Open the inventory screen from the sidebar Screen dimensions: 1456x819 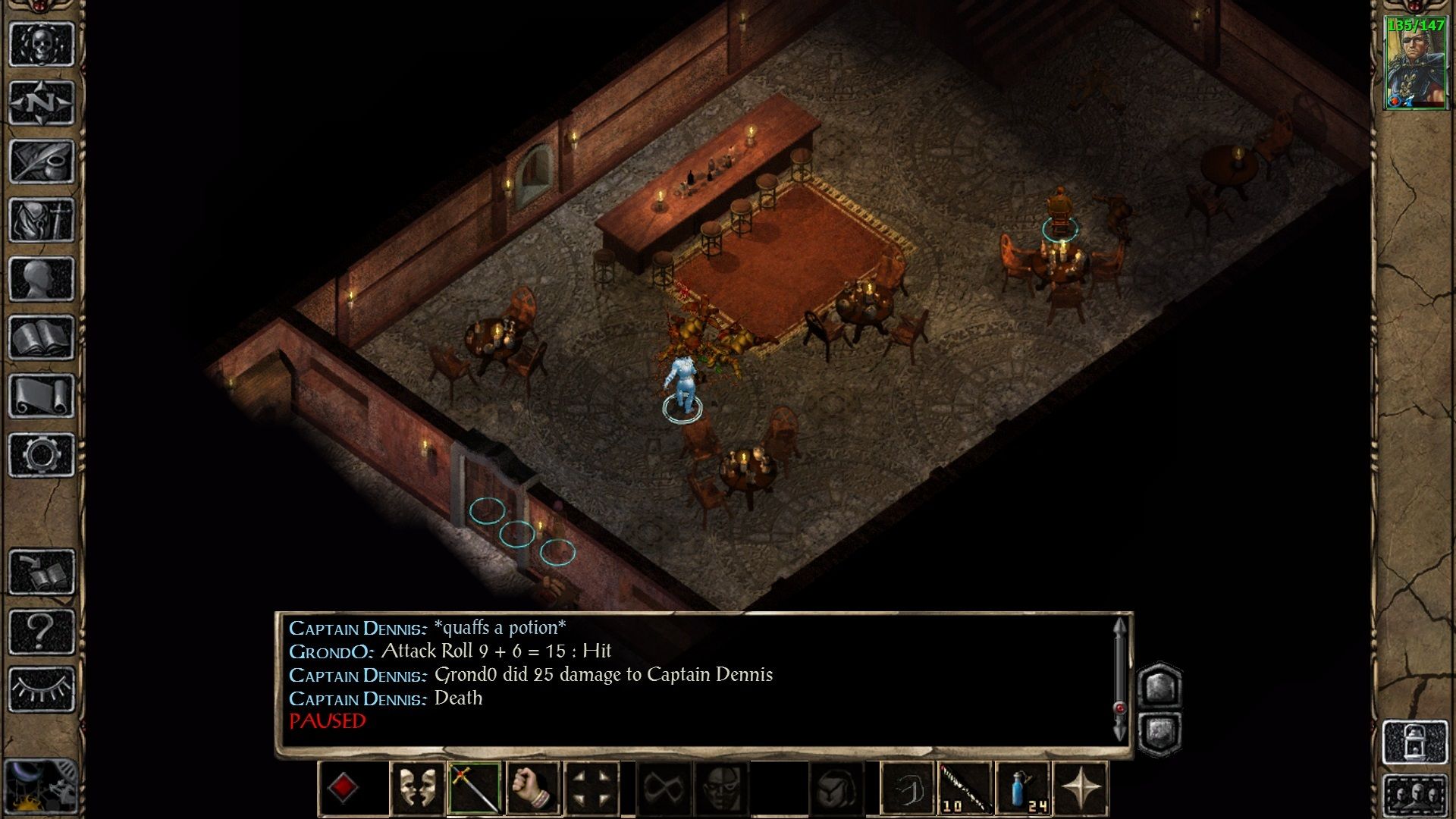coord(42,220)
